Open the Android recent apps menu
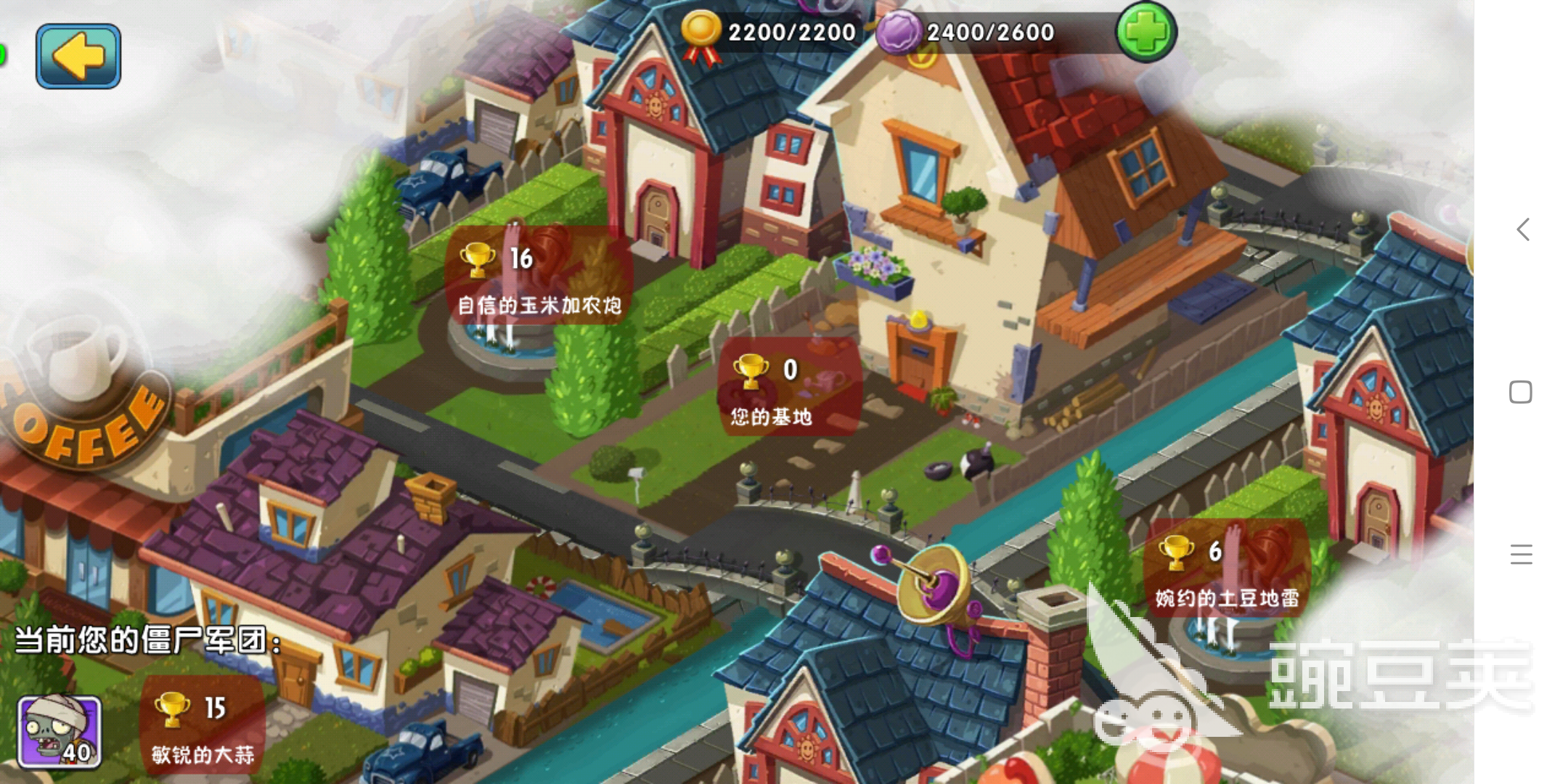This screenshot has height=784, width=1568. coord(1521,555)
